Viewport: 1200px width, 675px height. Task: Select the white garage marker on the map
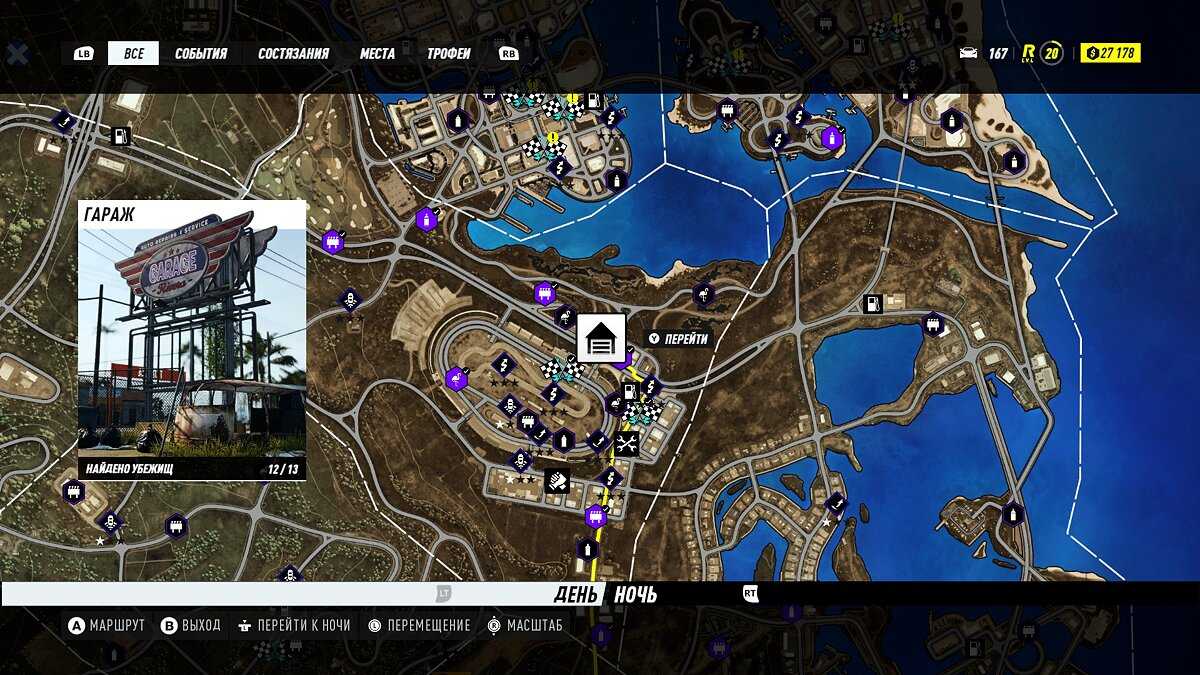point(601,338)
